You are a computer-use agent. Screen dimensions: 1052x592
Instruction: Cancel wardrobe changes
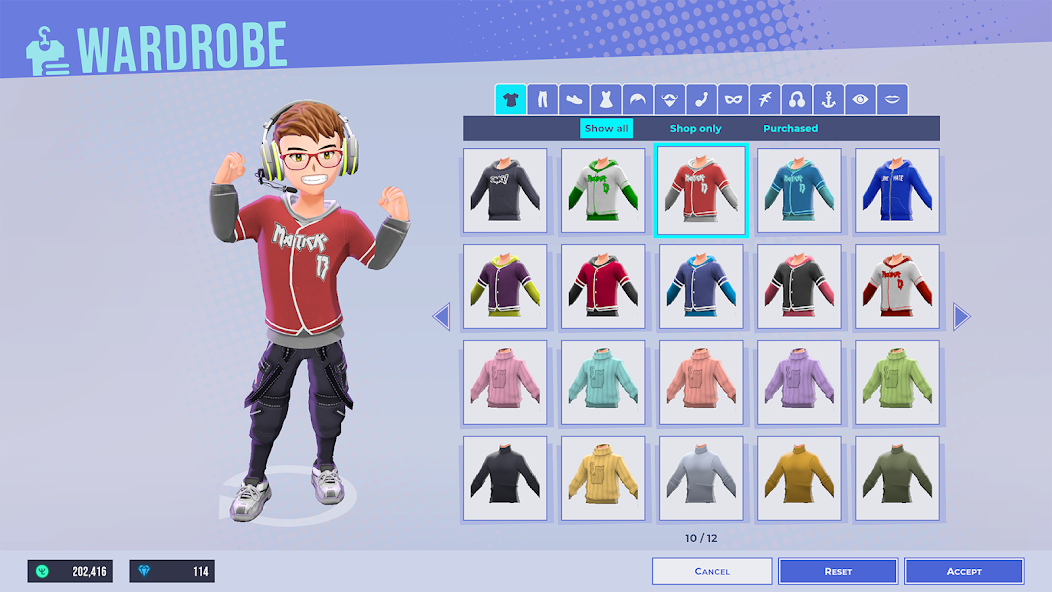pyautogui.click(x=712, y=571)
